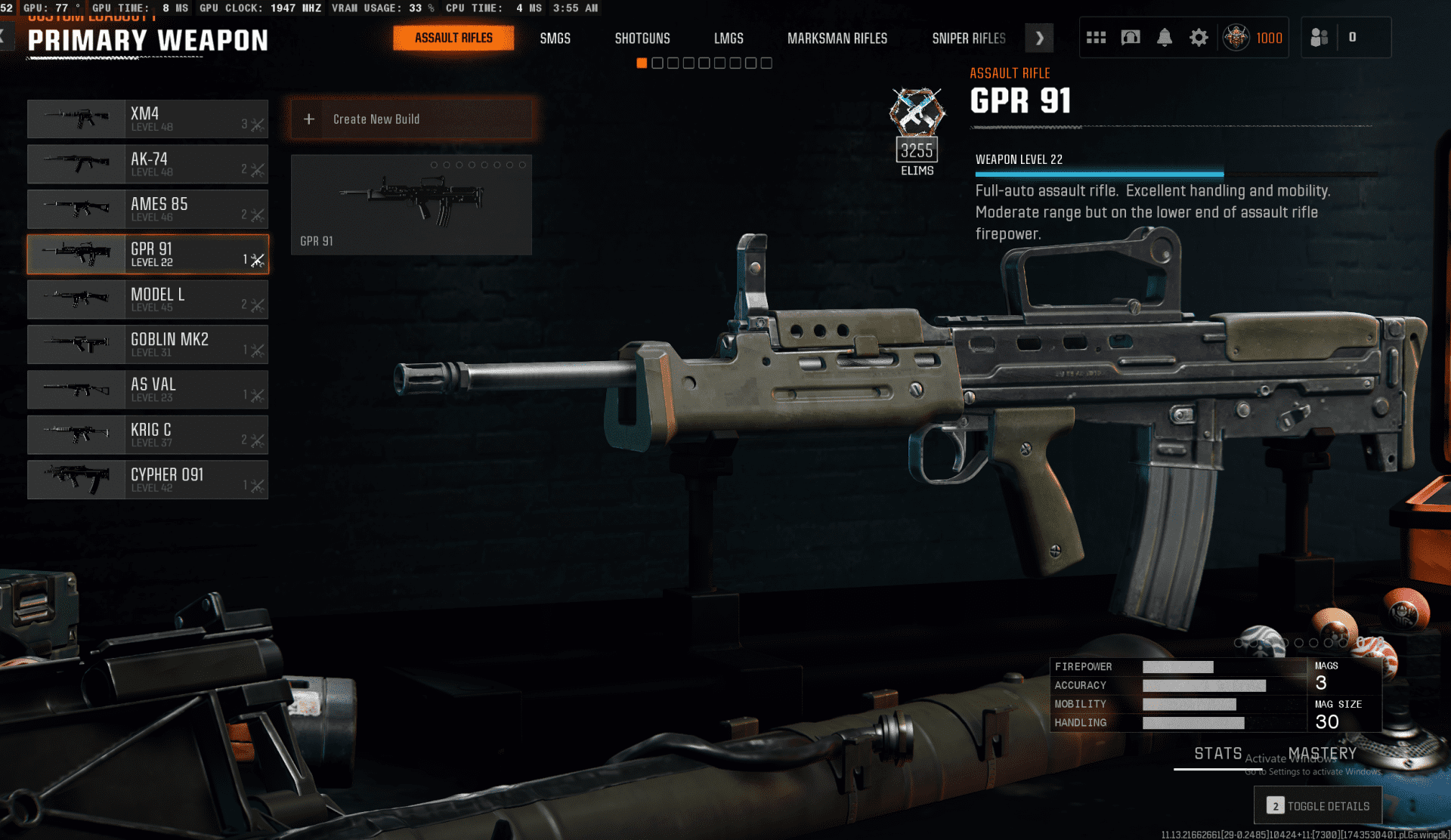Open the GPR 91 build thumbnail
Viewport: 1451px width, 840px height.
coord(411,205)
